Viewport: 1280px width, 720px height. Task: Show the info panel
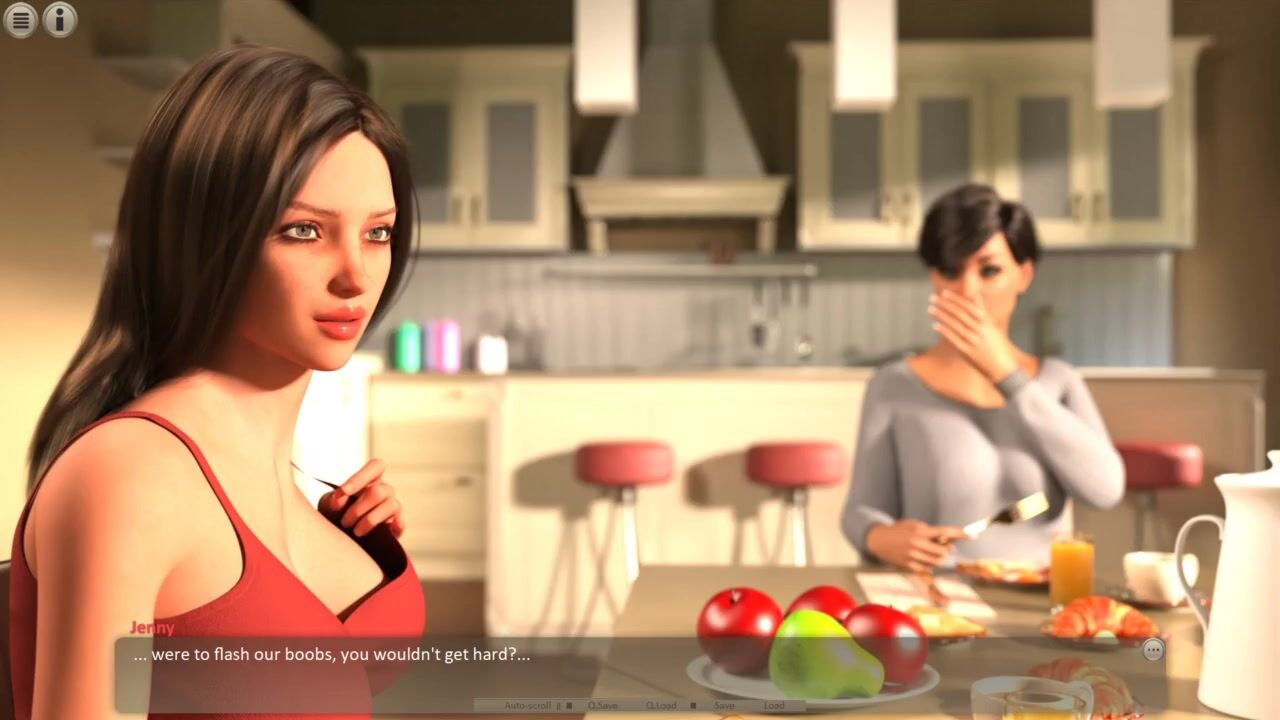pos(60,19)
